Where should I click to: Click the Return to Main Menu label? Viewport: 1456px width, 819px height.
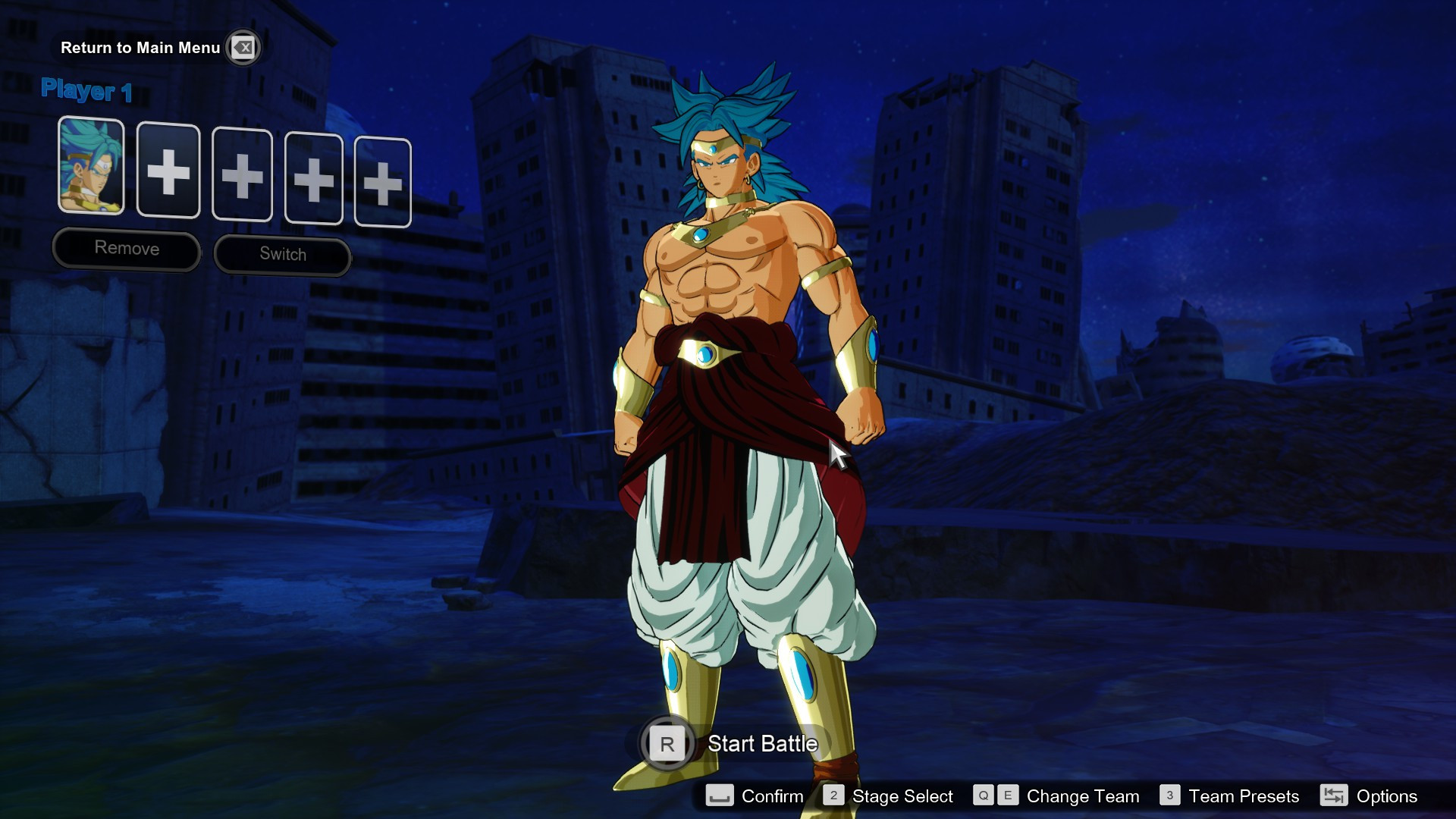(x=140, y=47)
